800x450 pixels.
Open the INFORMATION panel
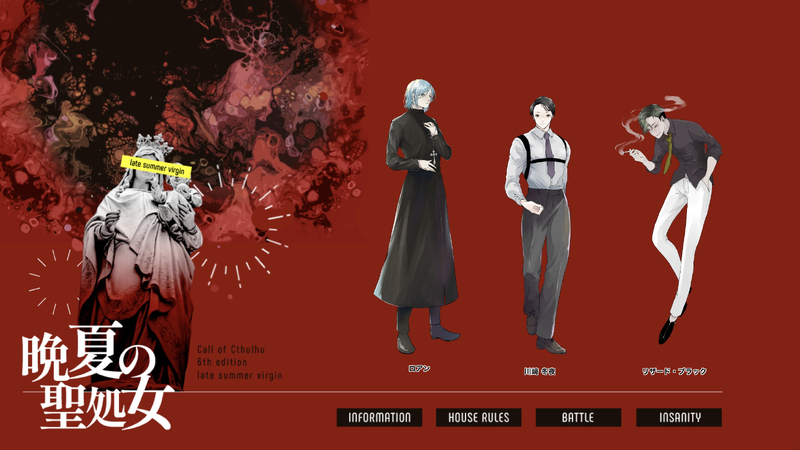(379, 418)
